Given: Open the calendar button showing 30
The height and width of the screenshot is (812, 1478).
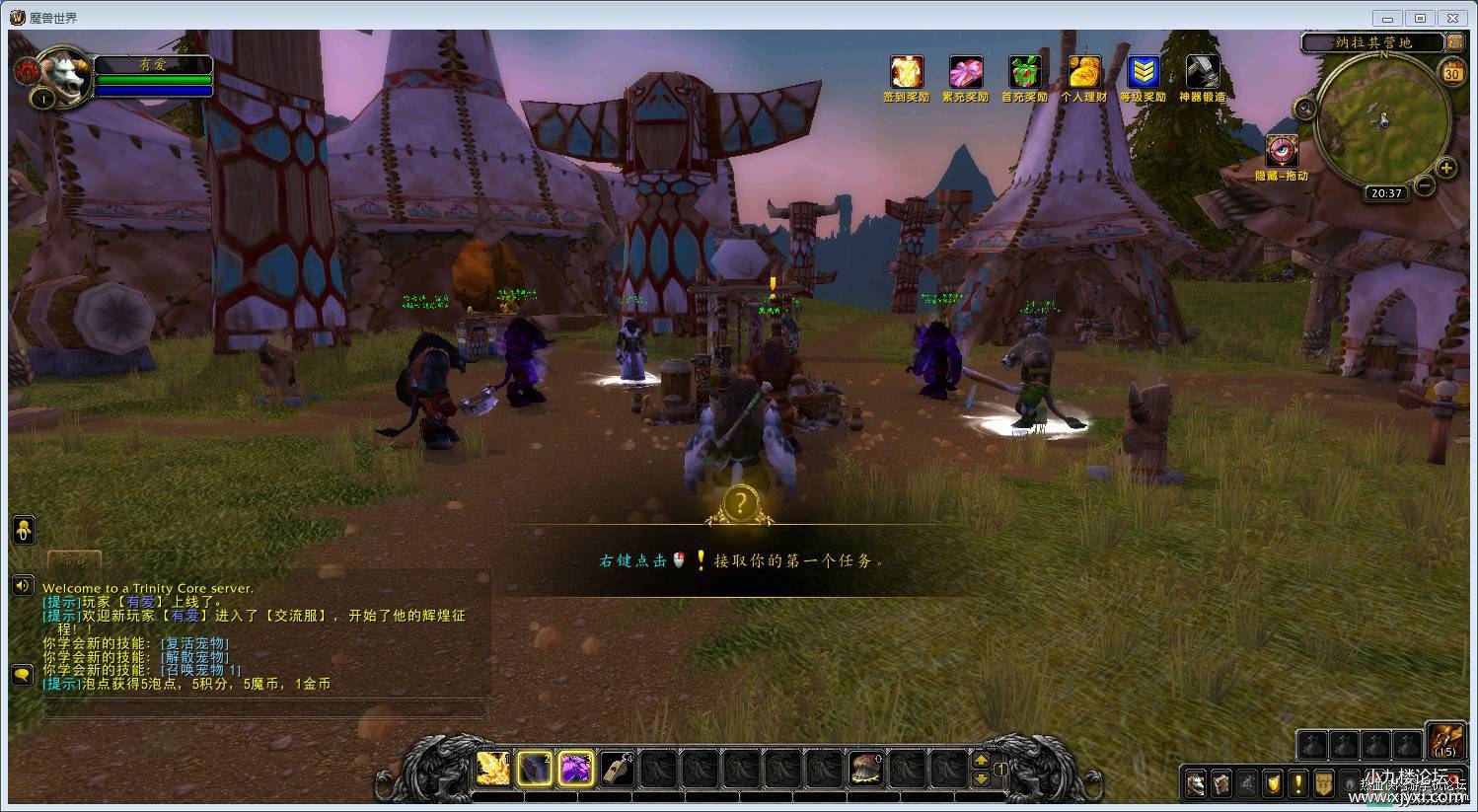Looking at the screenshot, I should pyautogui.click(x=1451, y=73).
